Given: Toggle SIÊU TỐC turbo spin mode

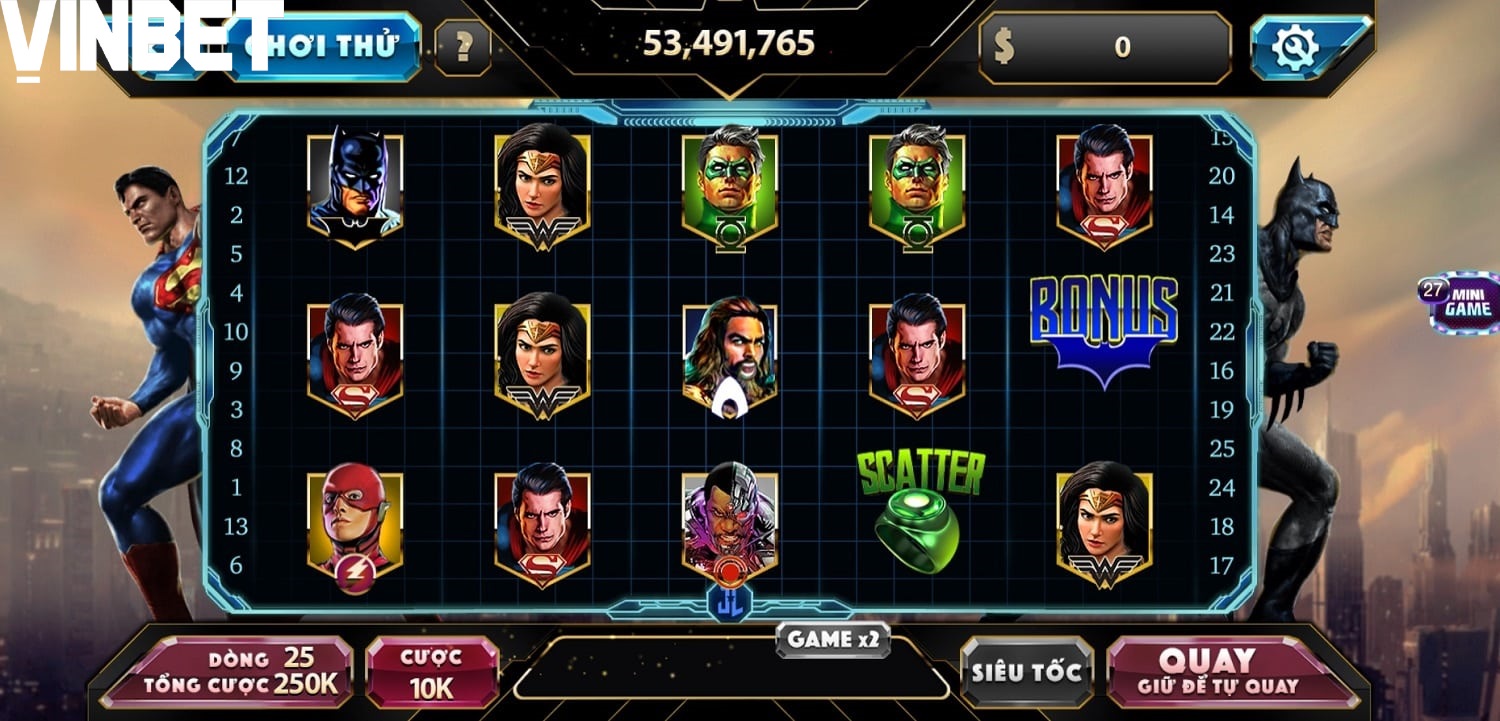Looking at the screenshot, I should pyautogui.click(x=1026, y=672).
